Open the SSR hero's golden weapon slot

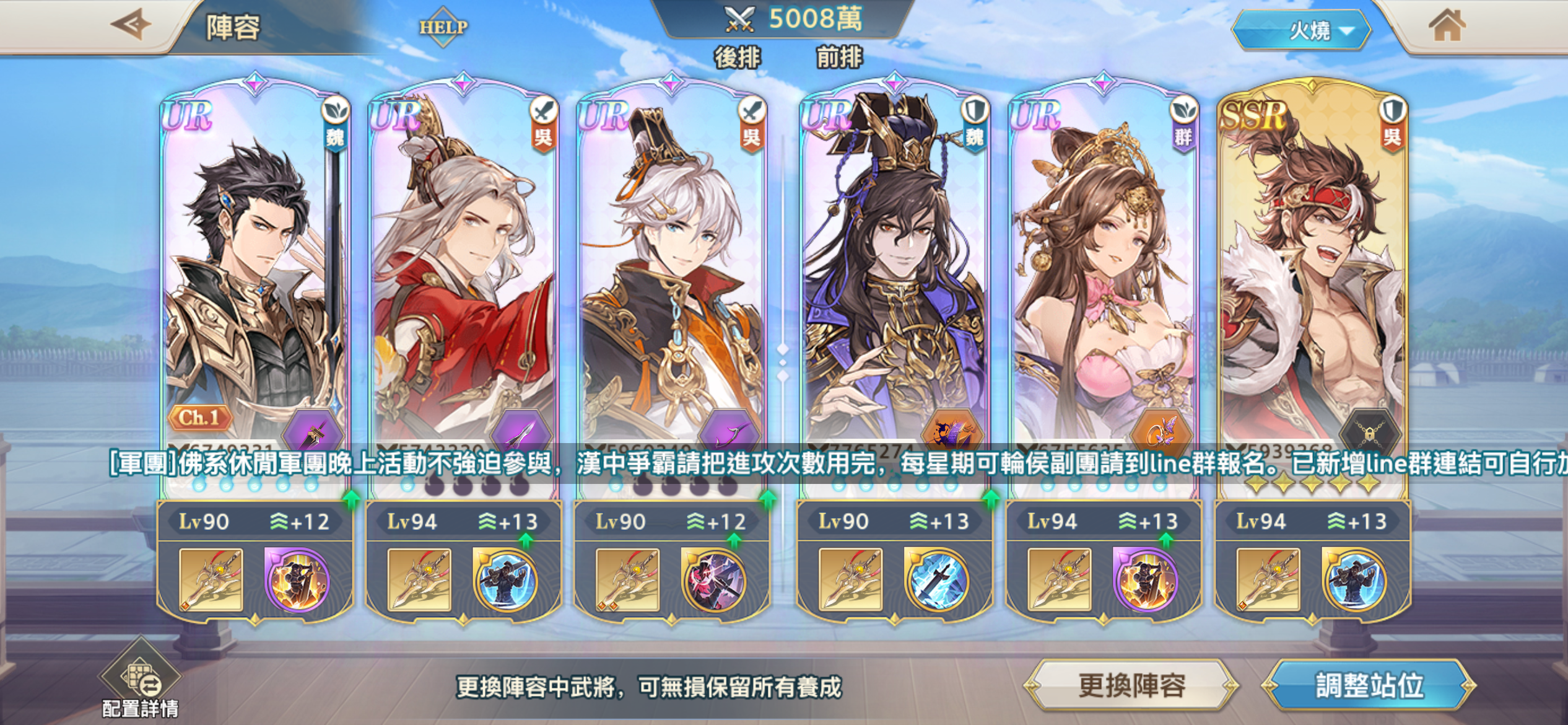(1268, 580)
